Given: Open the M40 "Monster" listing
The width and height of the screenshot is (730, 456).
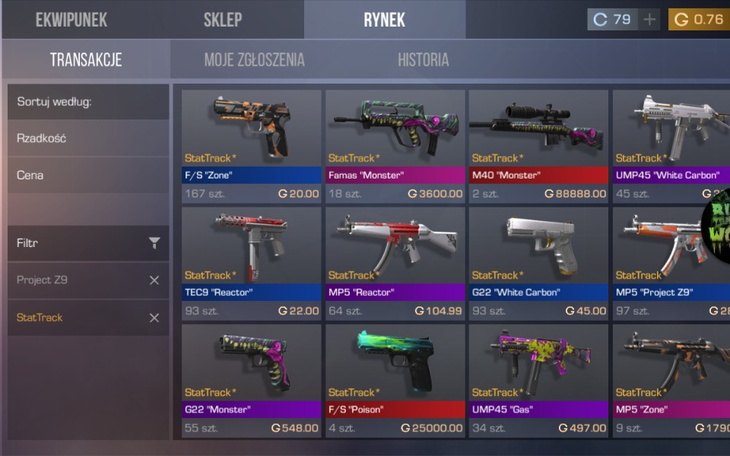Looking at the screenshot, I should [538, 145].
